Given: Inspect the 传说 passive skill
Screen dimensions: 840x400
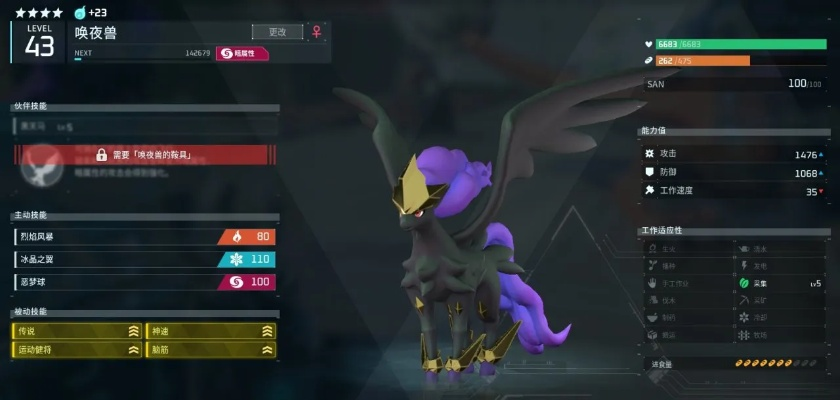Looking at the screenshot, I should click(x=77, y=330).
